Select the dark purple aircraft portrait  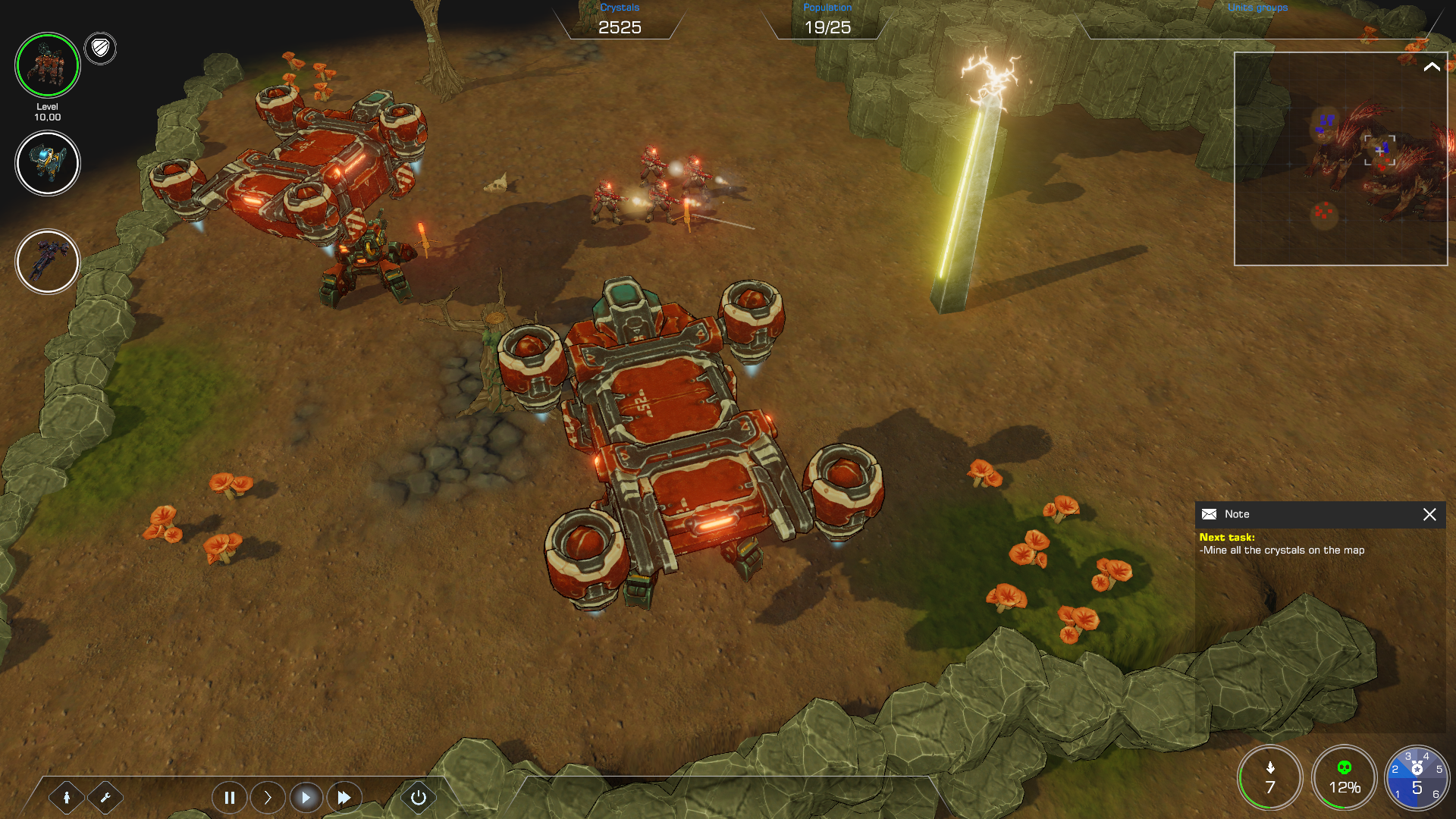(47, 262)
